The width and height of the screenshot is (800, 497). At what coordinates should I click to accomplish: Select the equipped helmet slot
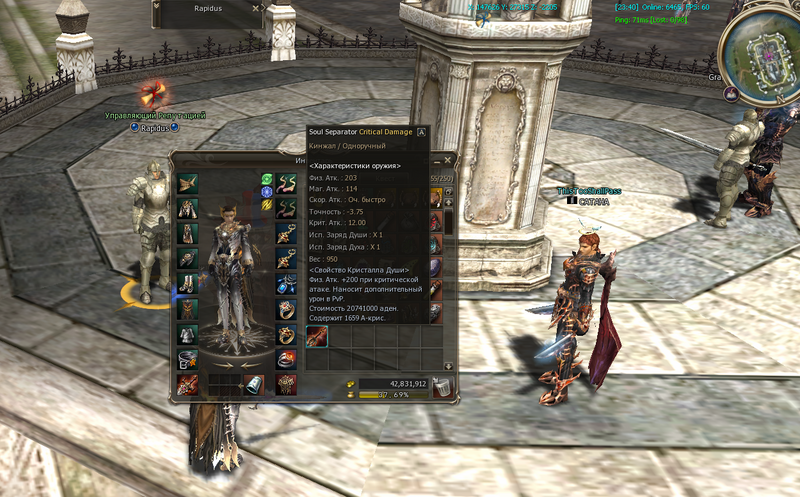point(188,182)
